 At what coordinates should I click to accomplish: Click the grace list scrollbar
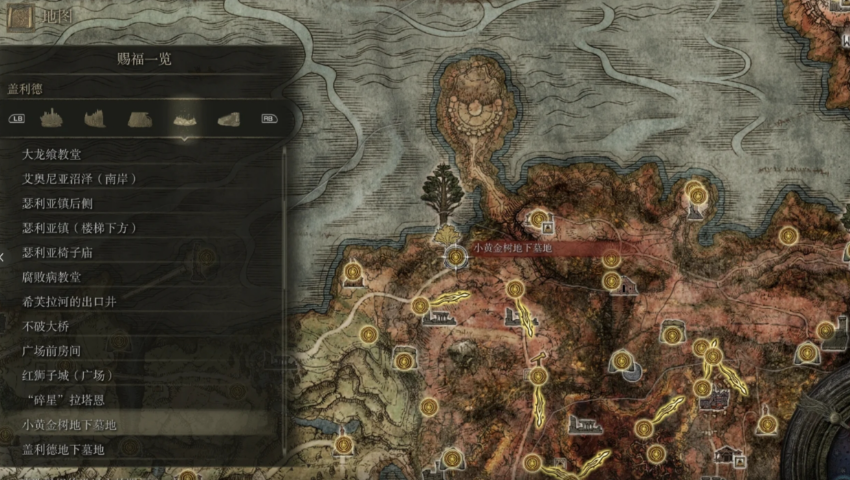pos(286,300)
